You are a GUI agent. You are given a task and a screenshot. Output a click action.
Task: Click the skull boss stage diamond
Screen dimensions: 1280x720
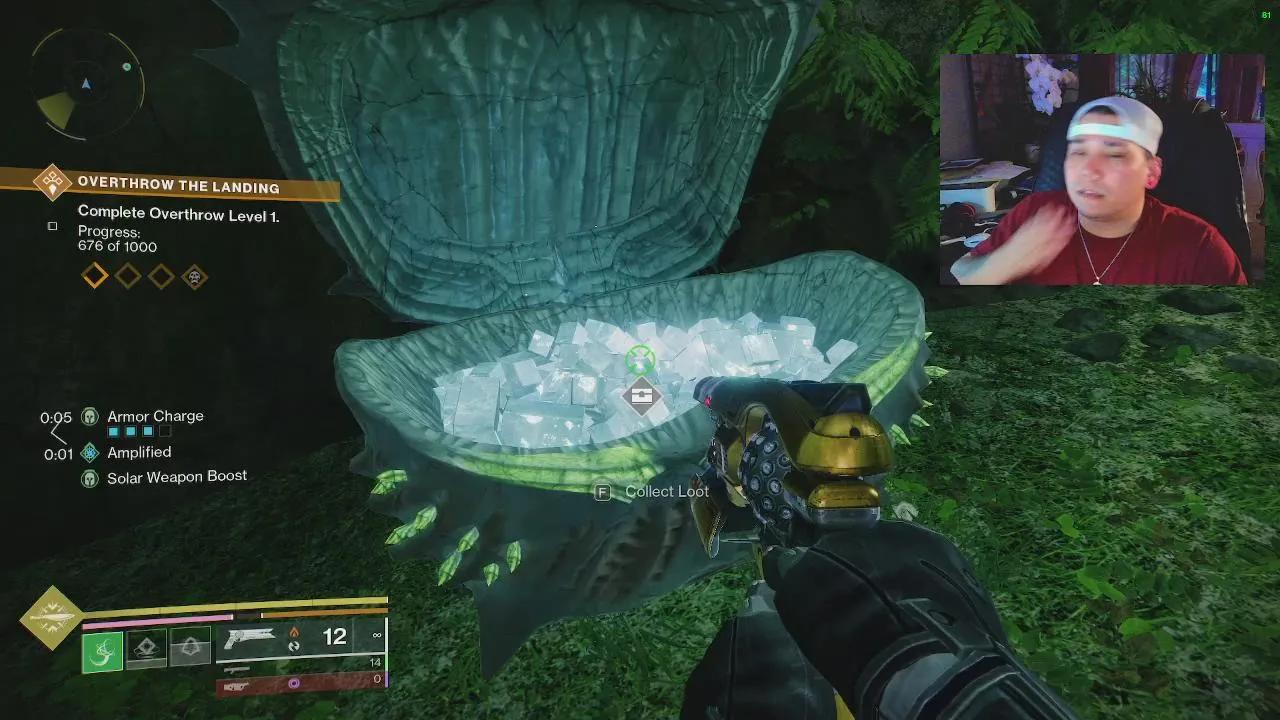pyautogui.click(x=194, y=276)
